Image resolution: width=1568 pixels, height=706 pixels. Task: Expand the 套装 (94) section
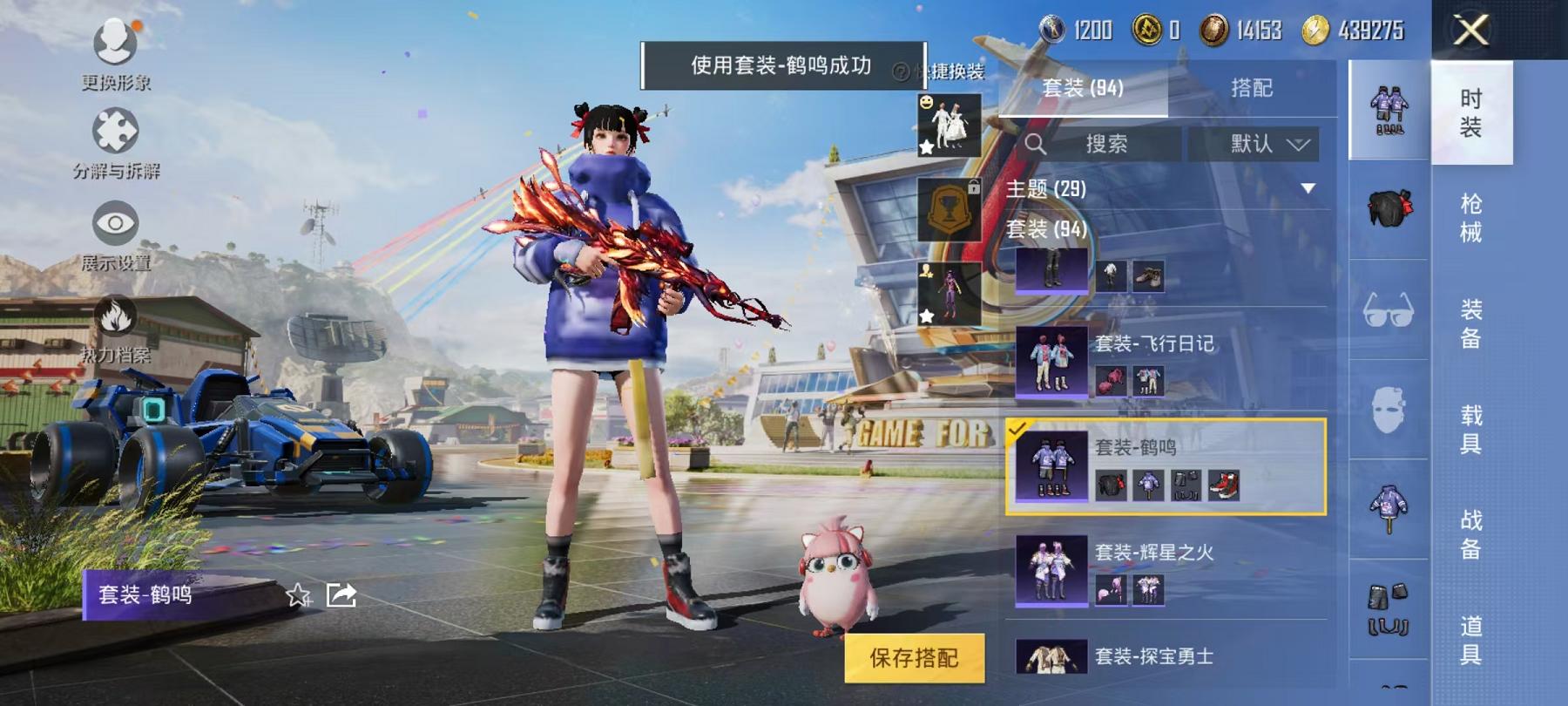point(1045,228)
